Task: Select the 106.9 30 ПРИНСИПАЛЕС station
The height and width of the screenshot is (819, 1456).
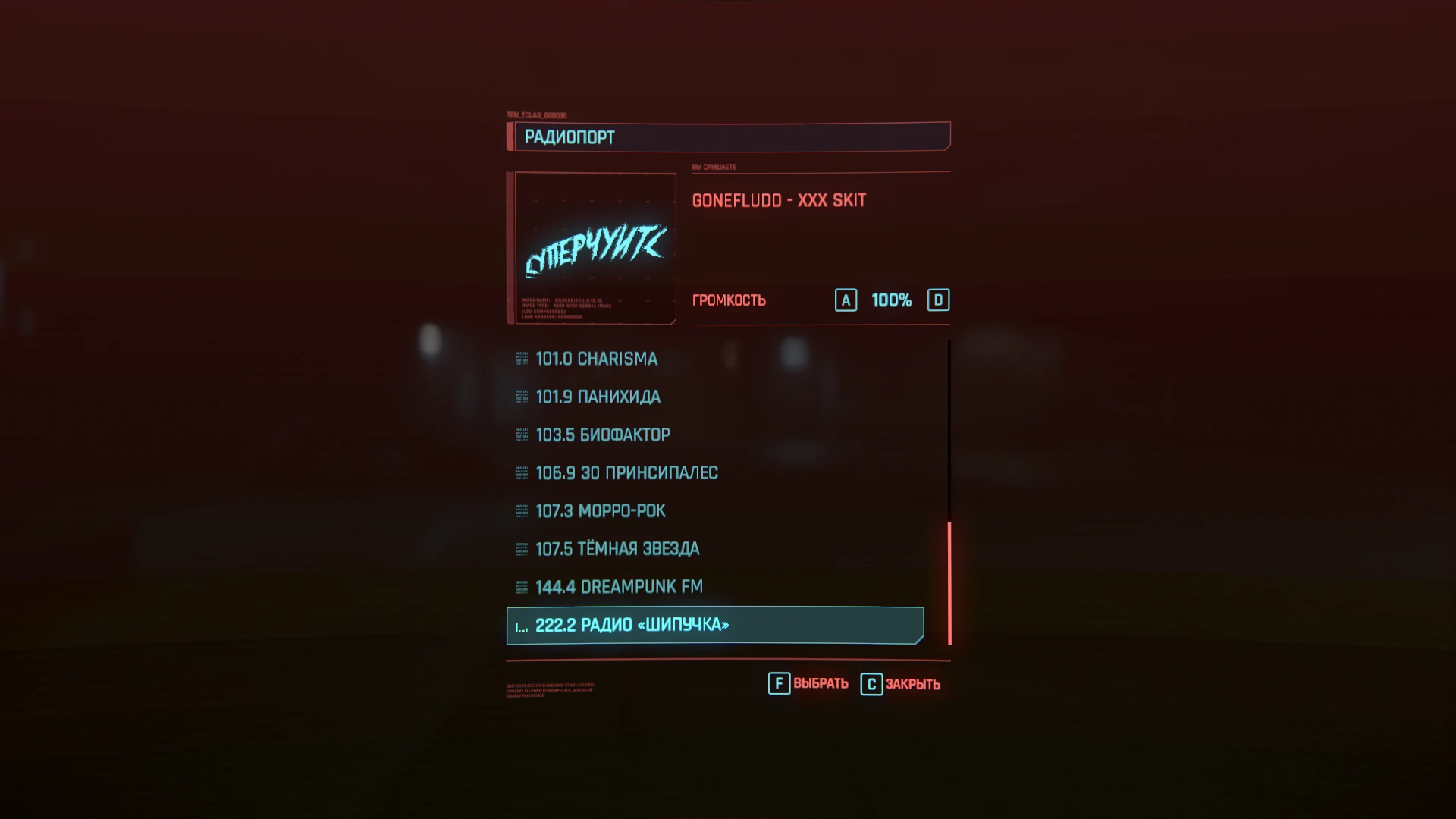Action: [x=626, y=472]
